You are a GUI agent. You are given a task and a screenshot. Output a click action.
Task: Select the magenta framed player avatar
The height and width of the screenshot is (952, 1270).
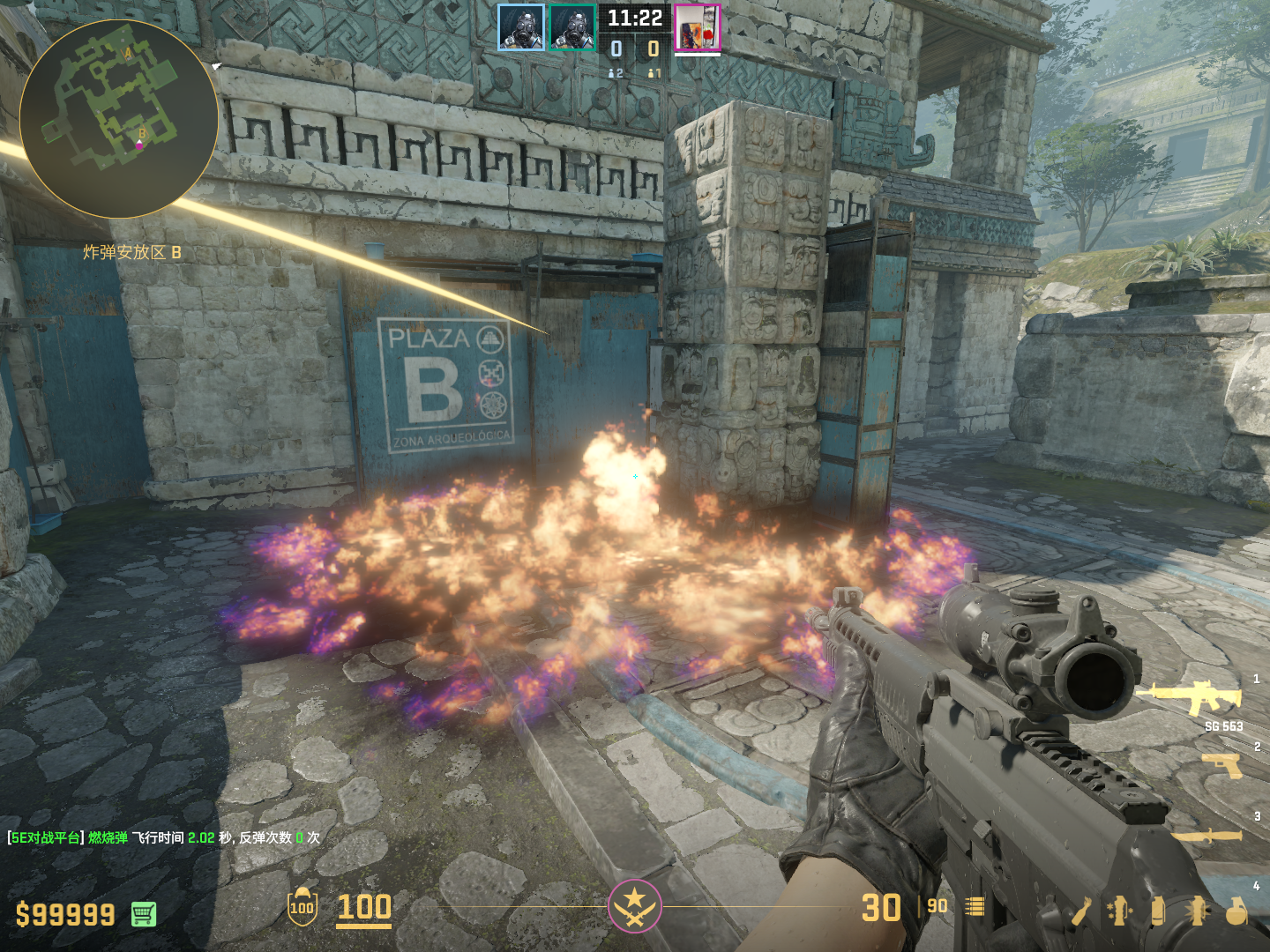[698, 27]
